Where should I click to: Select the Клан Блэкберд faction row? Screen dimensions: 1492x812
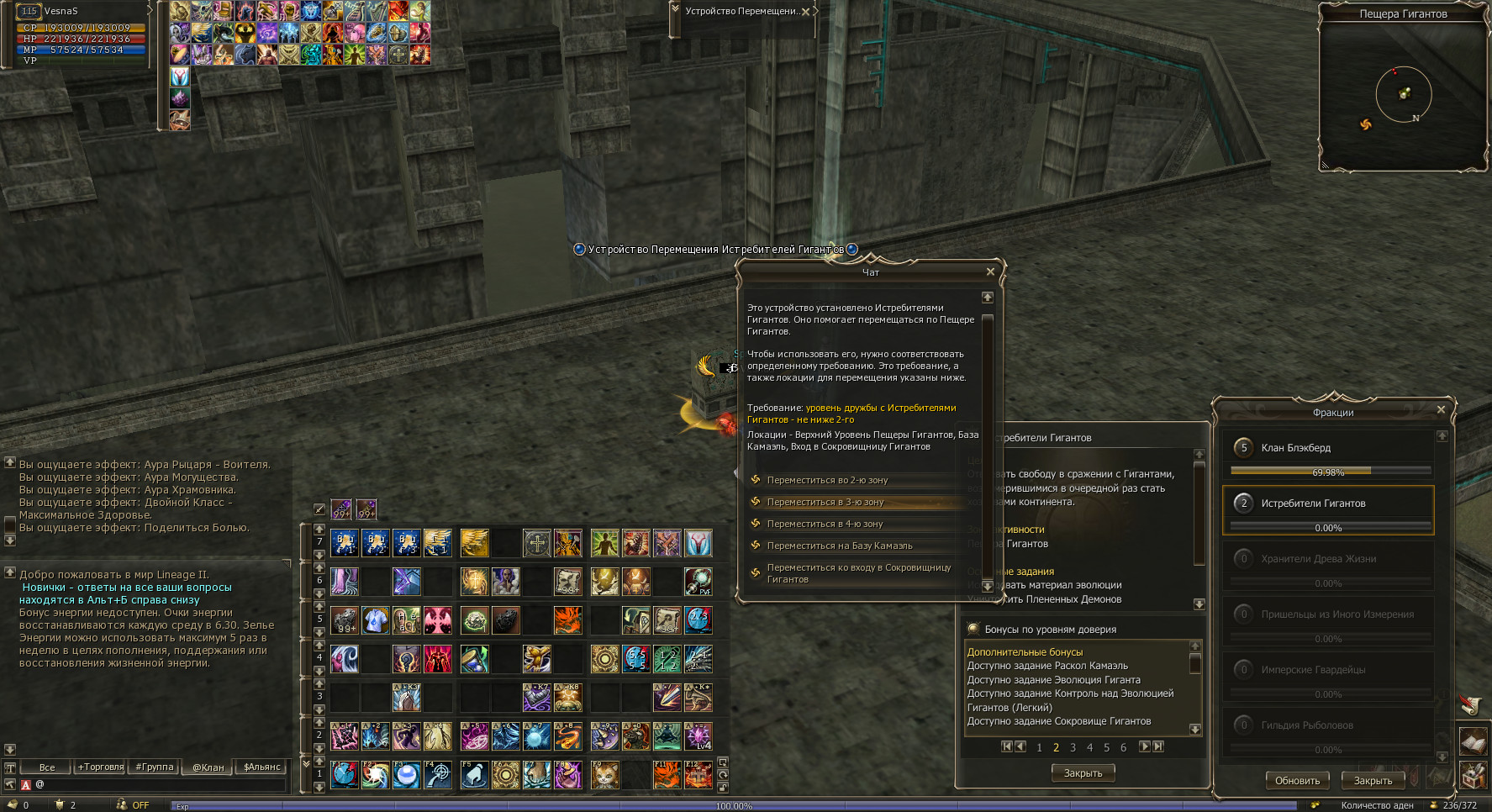click(x=1328, y=448)
